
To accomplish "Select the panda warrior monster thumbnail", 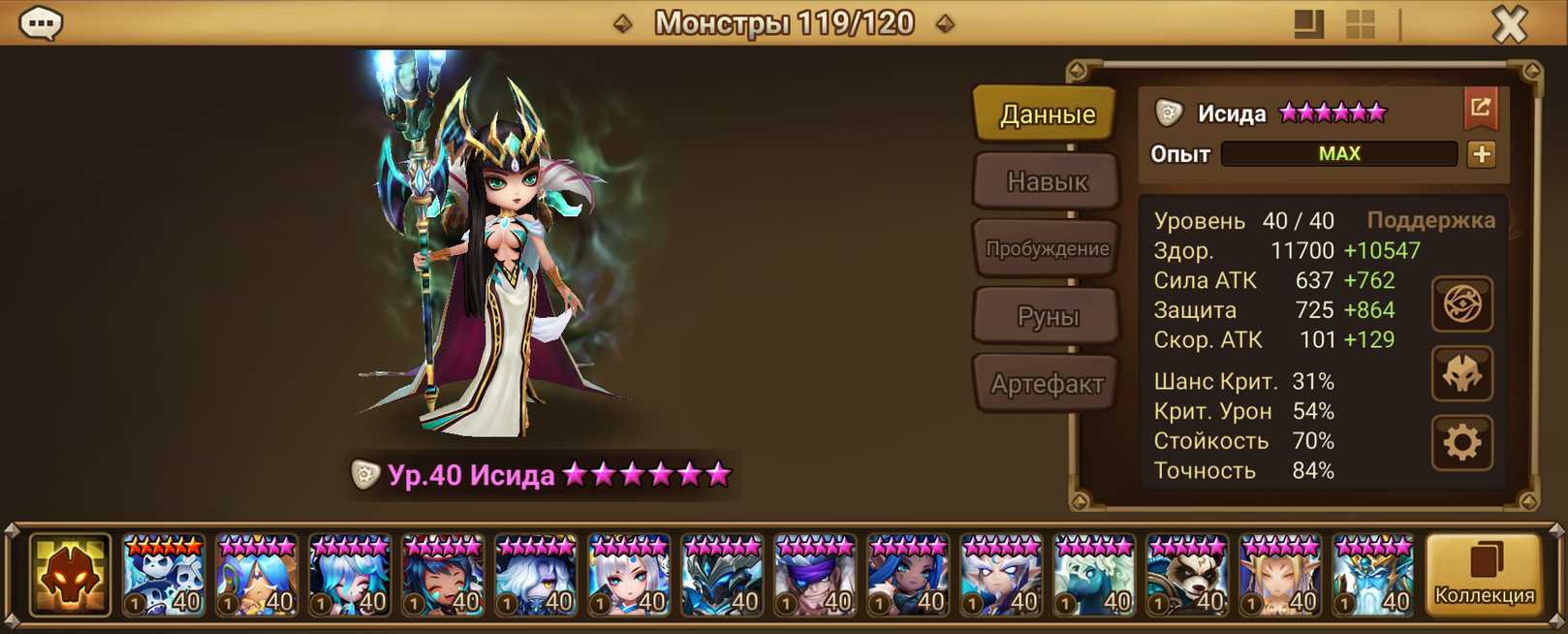I will tap(1187, 576).
